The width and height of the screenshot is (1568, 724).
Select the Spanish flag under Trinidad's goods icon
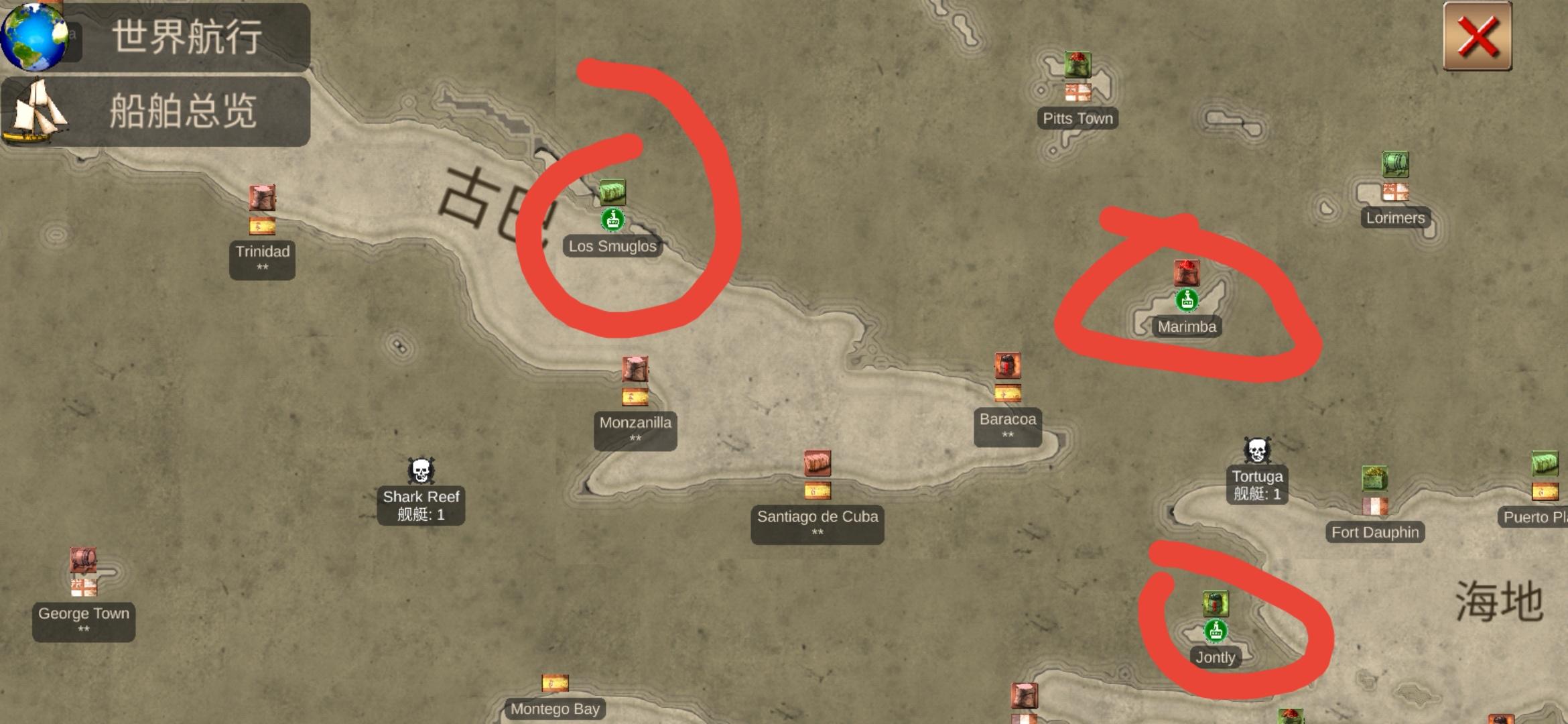[262, 226]
